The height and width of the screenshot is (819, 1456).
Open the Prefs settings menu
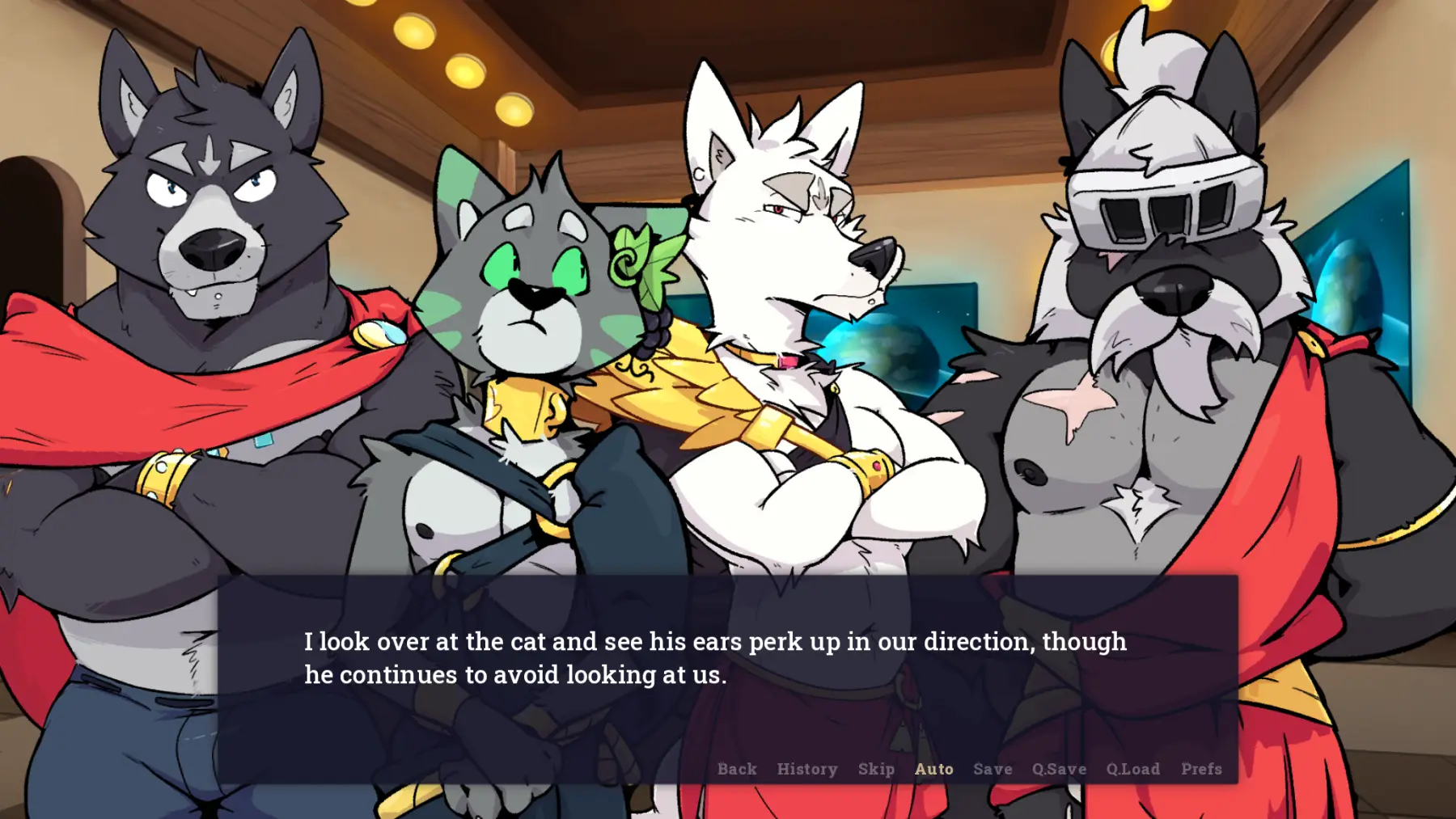(1201, 769)
